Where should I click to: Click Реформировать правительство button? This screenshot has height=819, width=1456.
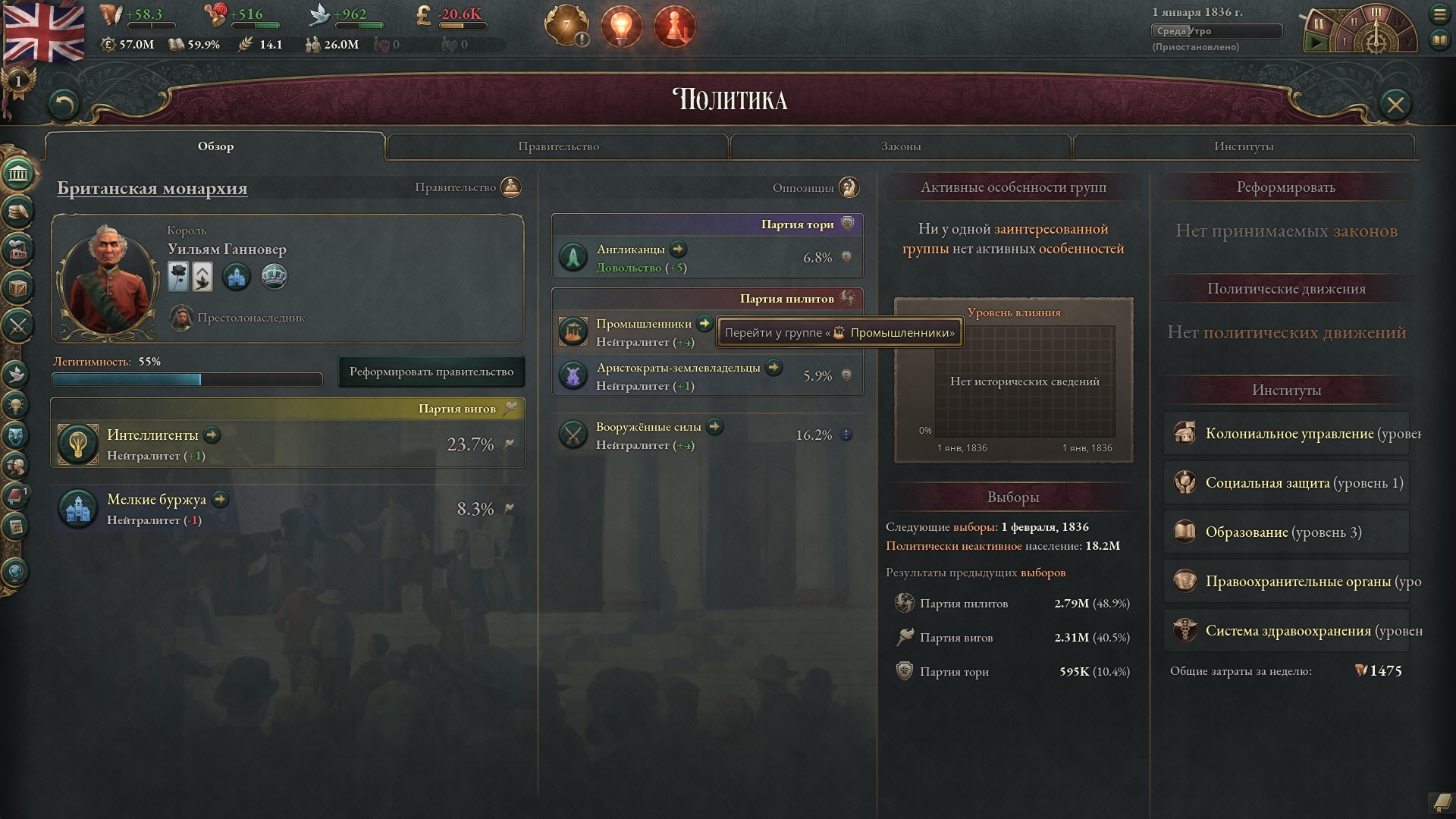[x=431, y=372]
